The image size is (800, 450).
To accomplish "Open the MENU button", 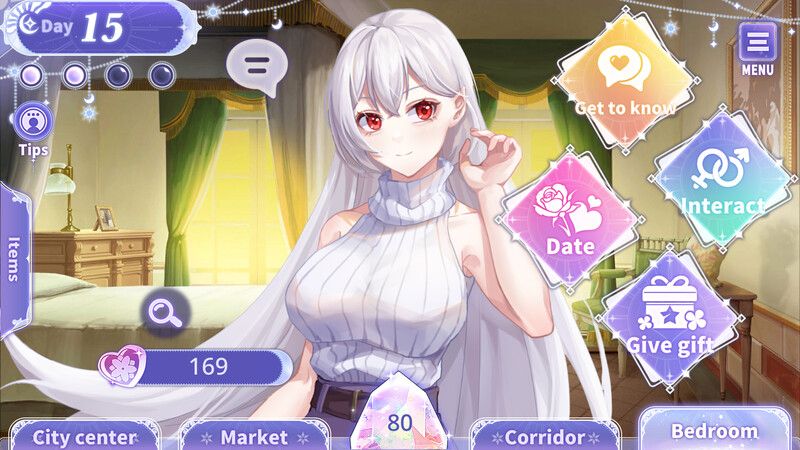I will [x=757, y=46].
